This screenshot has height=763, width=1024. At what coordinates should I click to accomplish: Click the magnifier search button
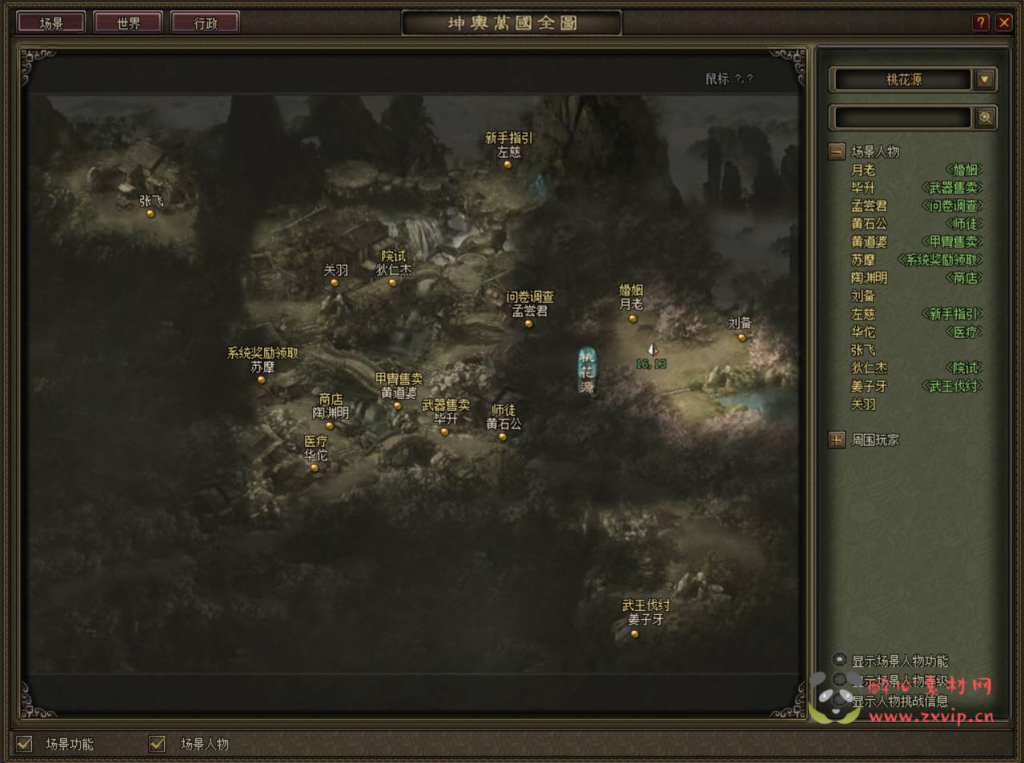tap(985, 118)
